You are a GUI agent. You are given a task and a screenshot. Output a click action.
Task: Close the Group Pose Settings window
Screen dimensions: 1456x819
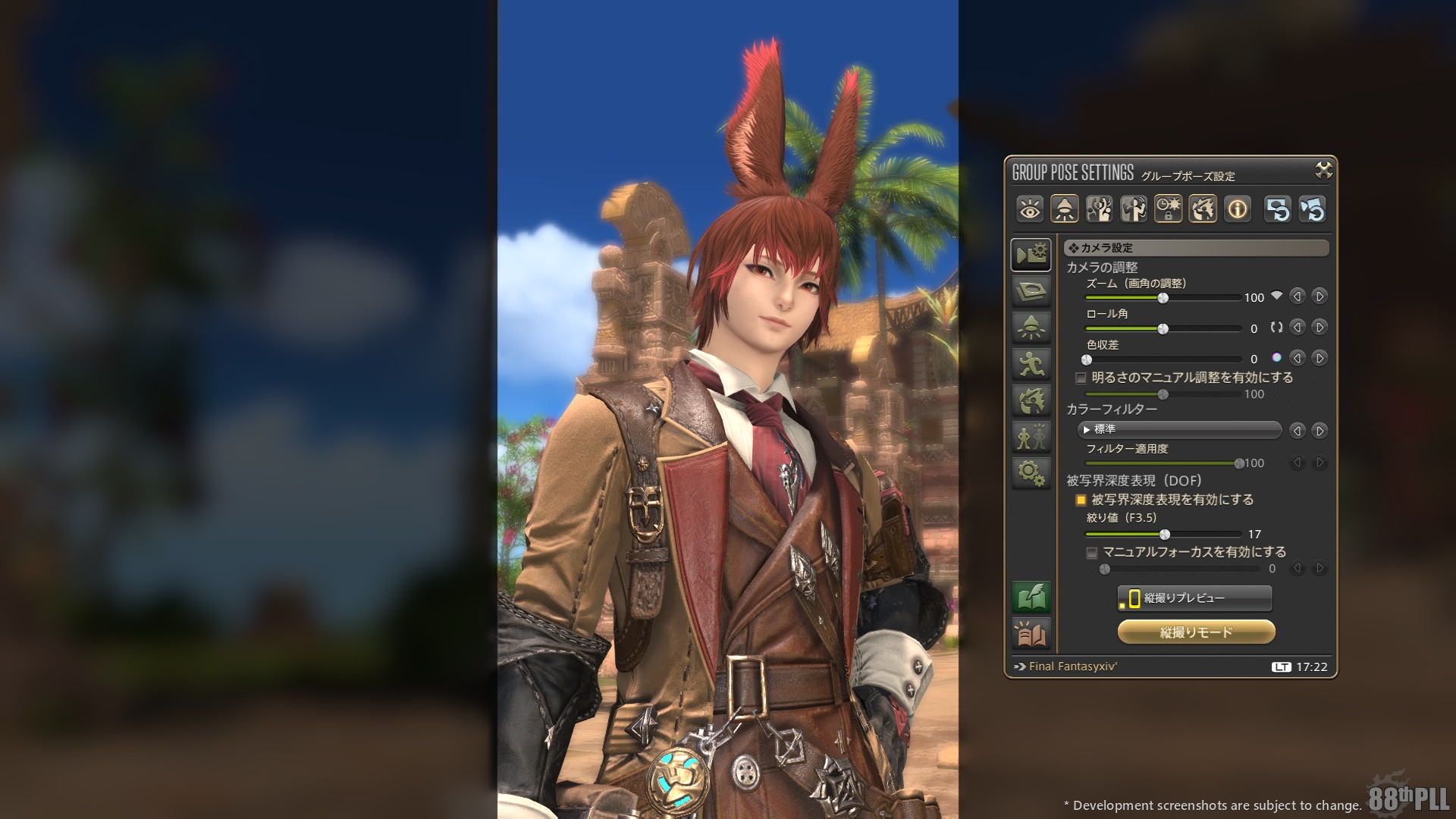click(x=1323, y=171)
